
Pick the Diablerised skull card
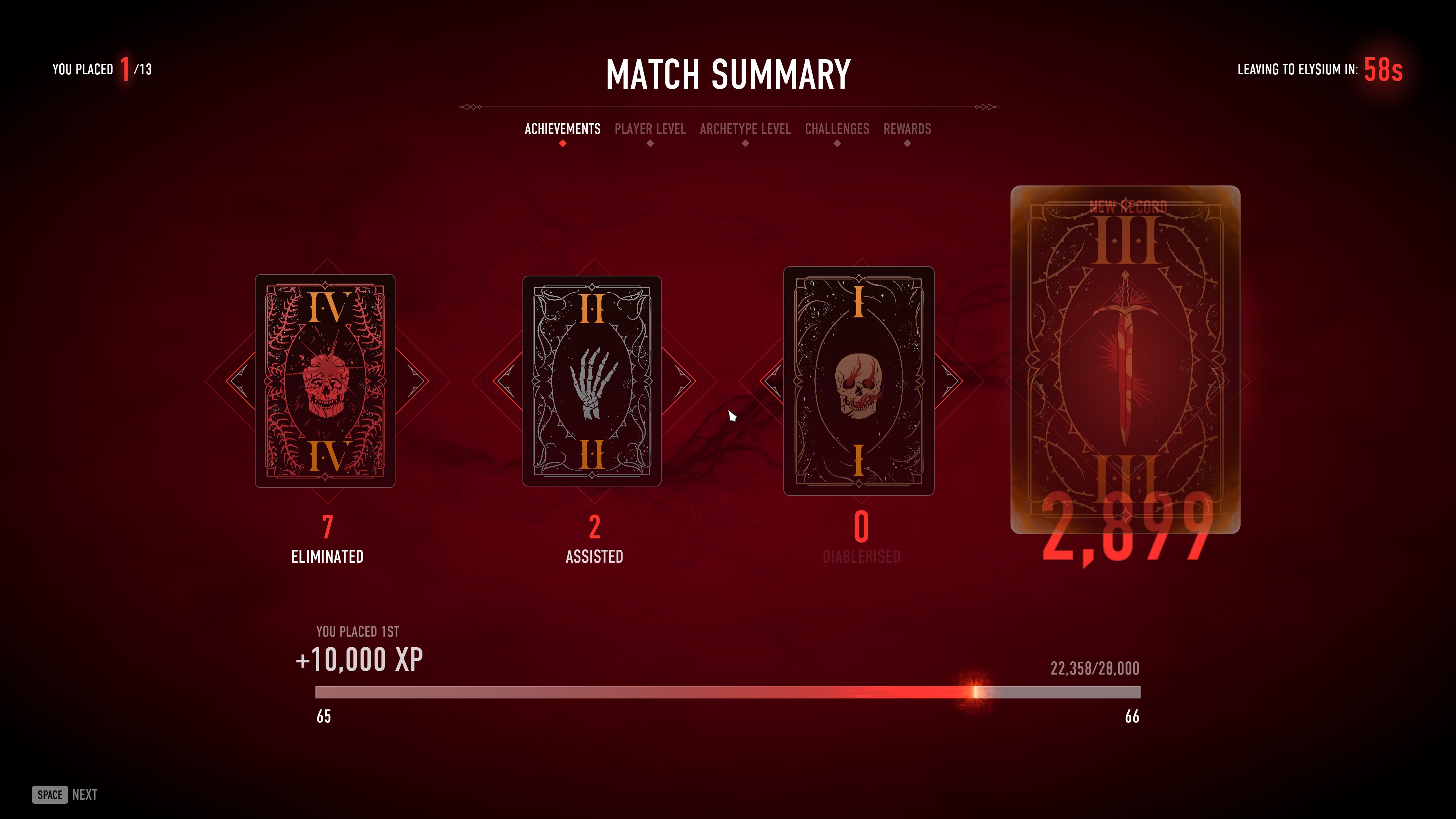(x=858, y=380)
